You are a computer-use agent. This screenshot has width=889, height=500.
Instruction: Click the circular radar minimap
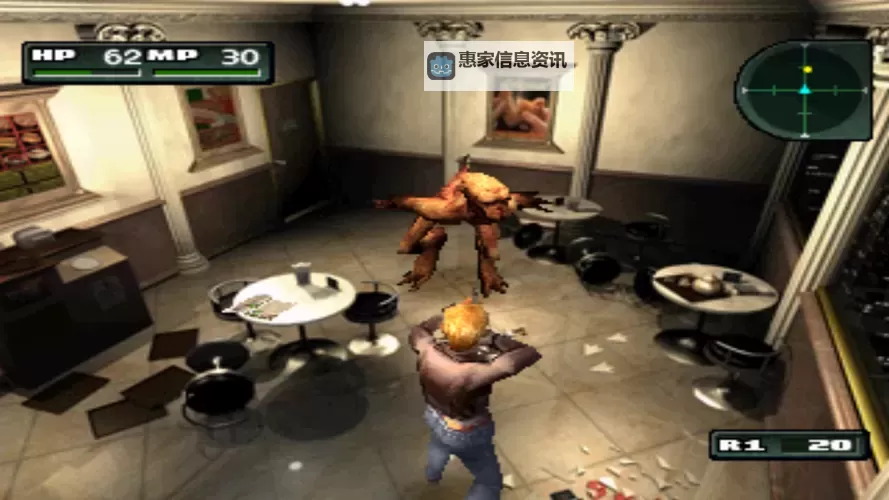coord(804,90)
